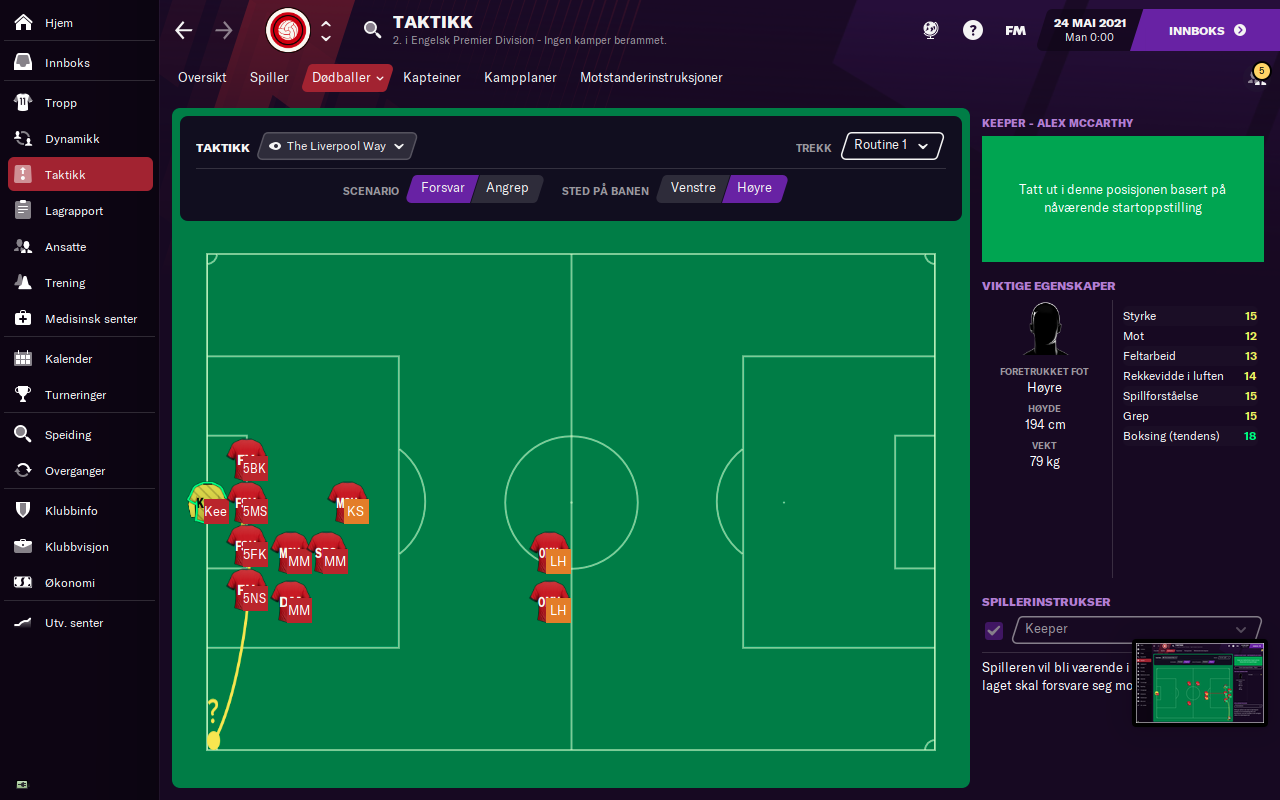Viewport: 1280px width, 800px height.
Task: Click the purple INNBOKS continue button
Action: coord(1207,31)
